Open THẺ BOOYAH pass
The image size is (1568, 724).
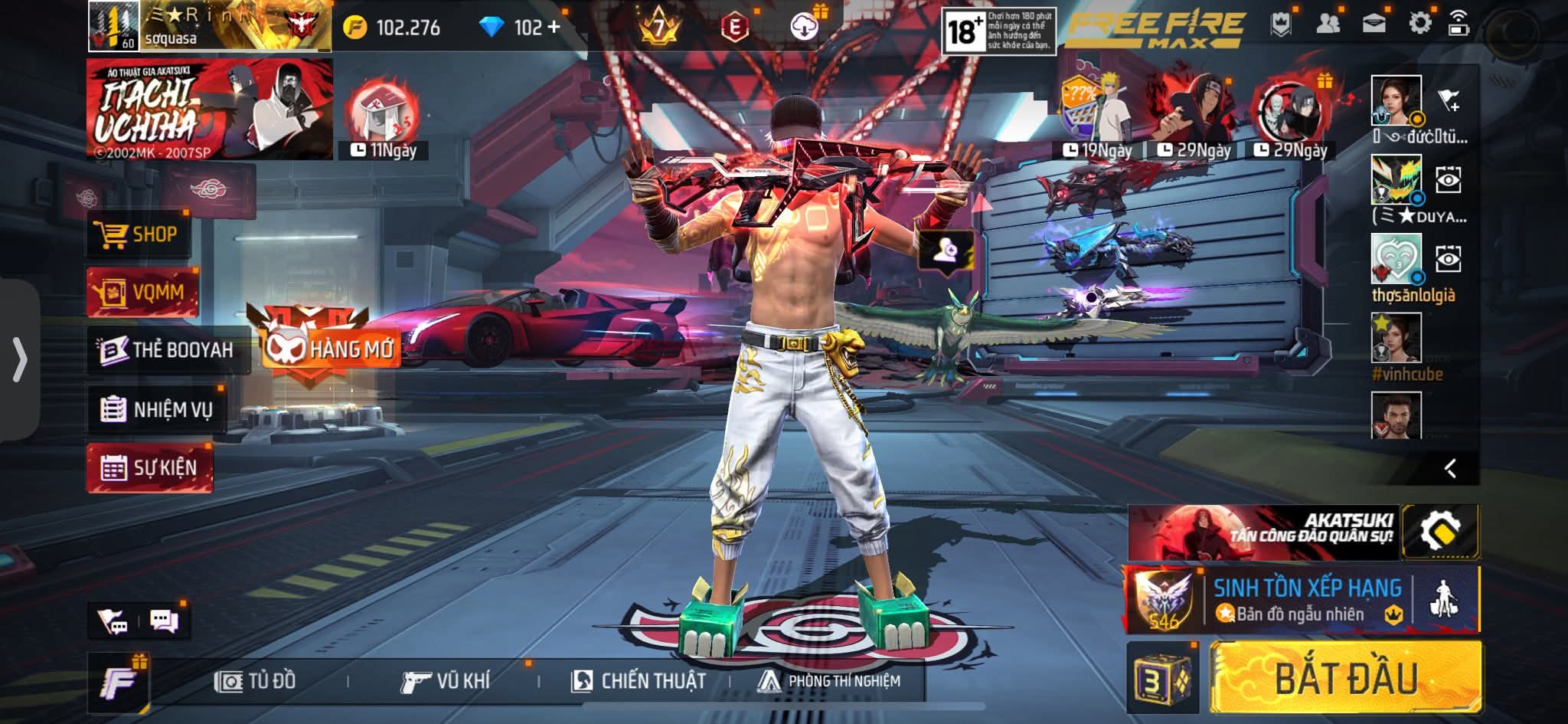tap(168, 350)
